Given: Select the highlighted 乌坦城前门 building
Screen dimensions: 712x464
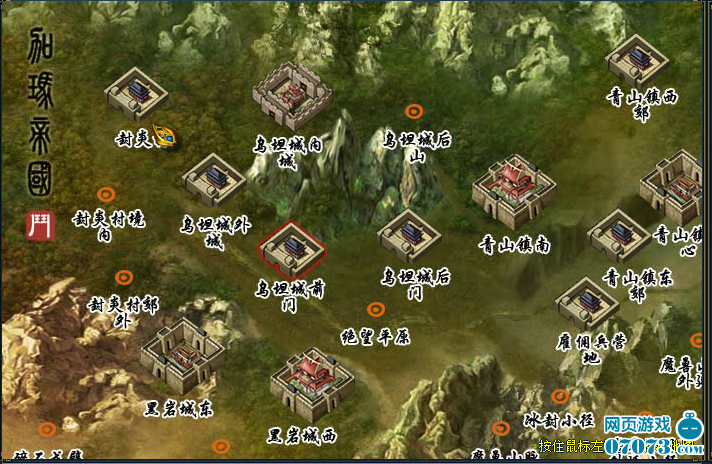Looking at the screenshot, I should coord(291,249).
